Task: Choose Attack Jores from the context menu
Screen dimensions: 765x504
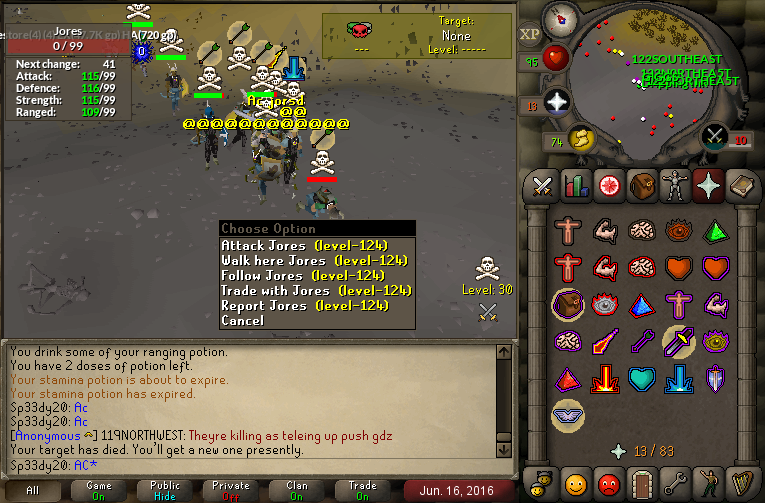Action: [x=303, y=246]
